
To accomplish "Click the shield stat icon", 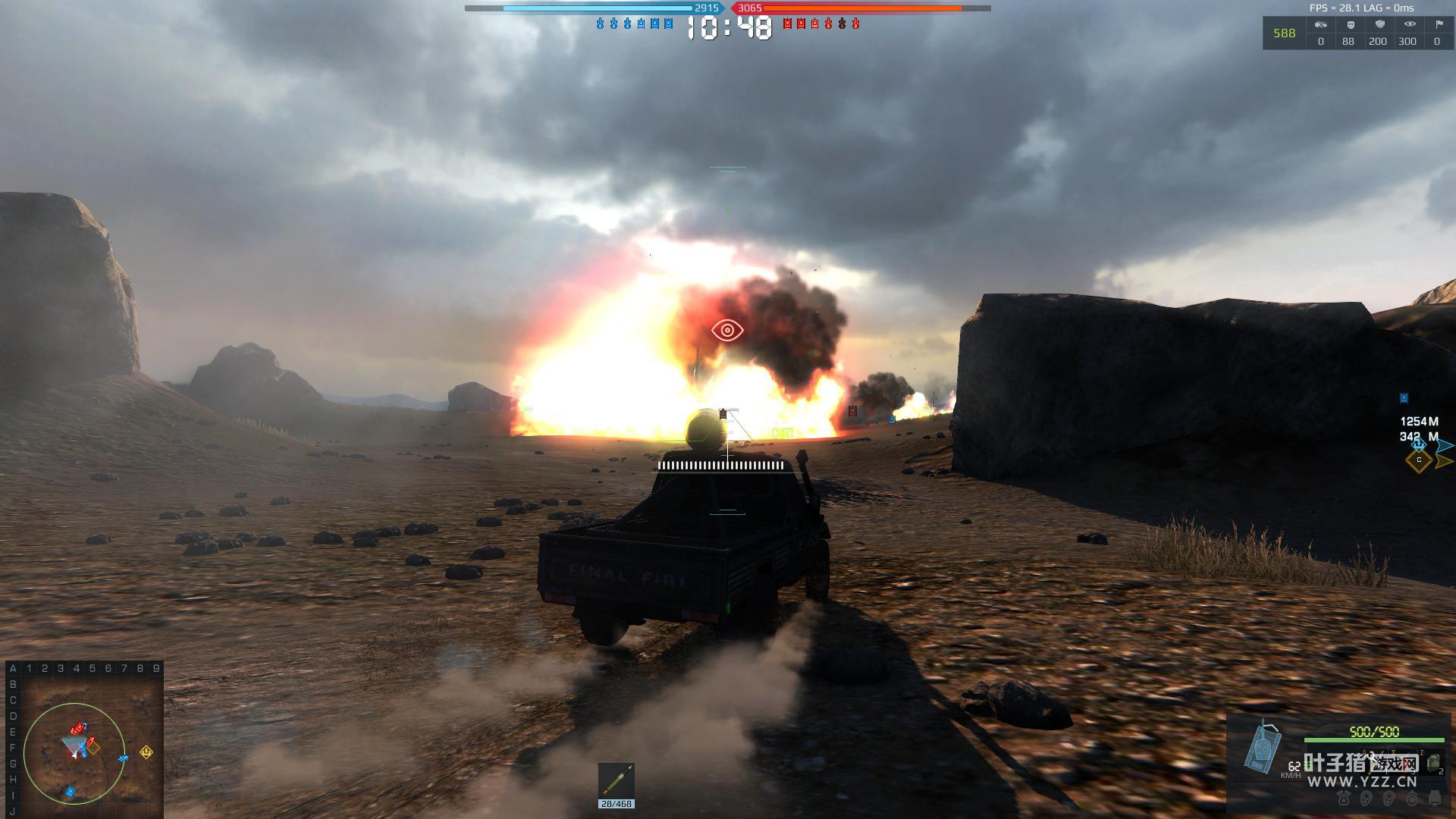I will click(x=1379, y=25).
